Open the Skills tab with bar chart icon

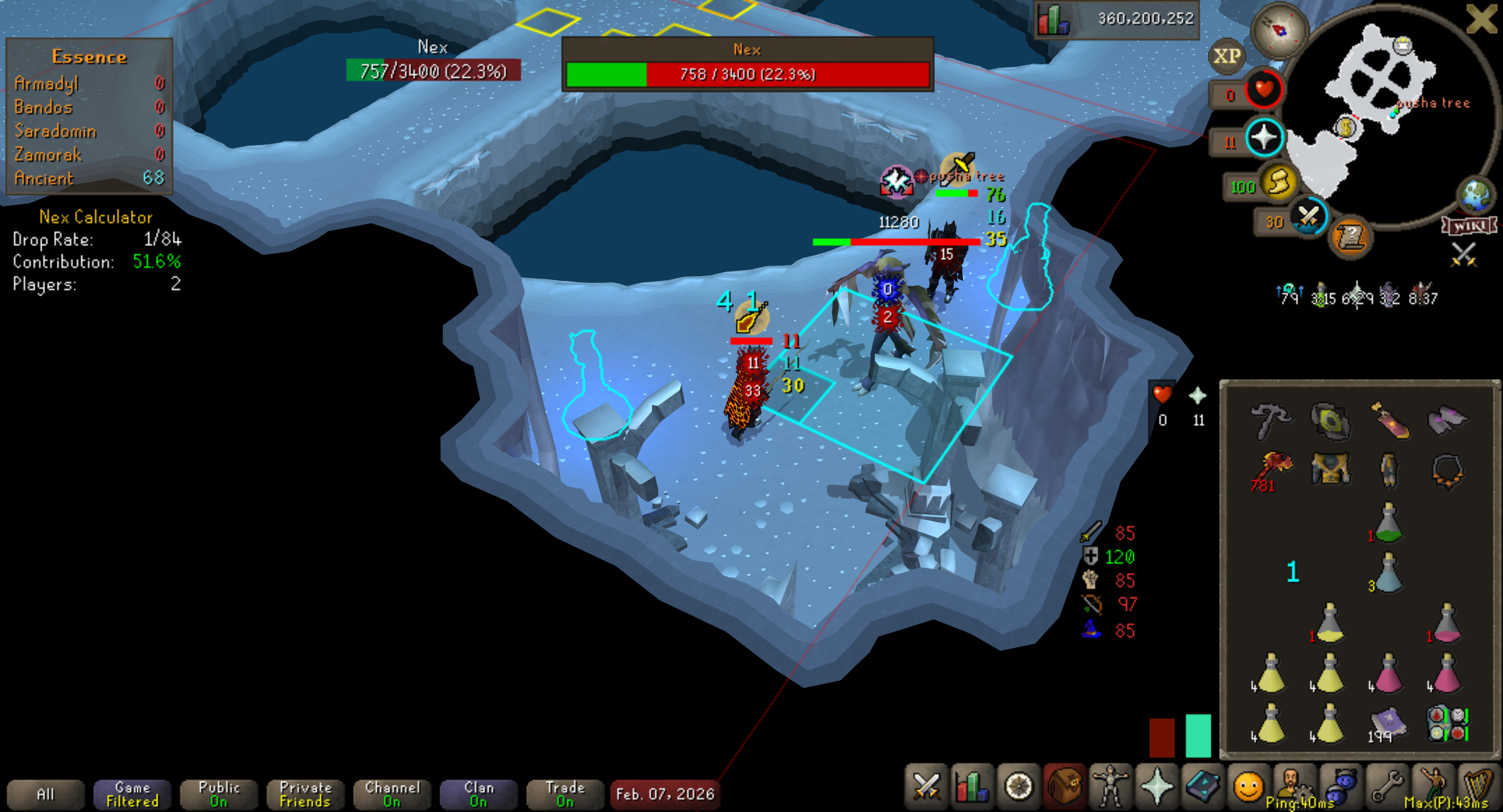972,787
